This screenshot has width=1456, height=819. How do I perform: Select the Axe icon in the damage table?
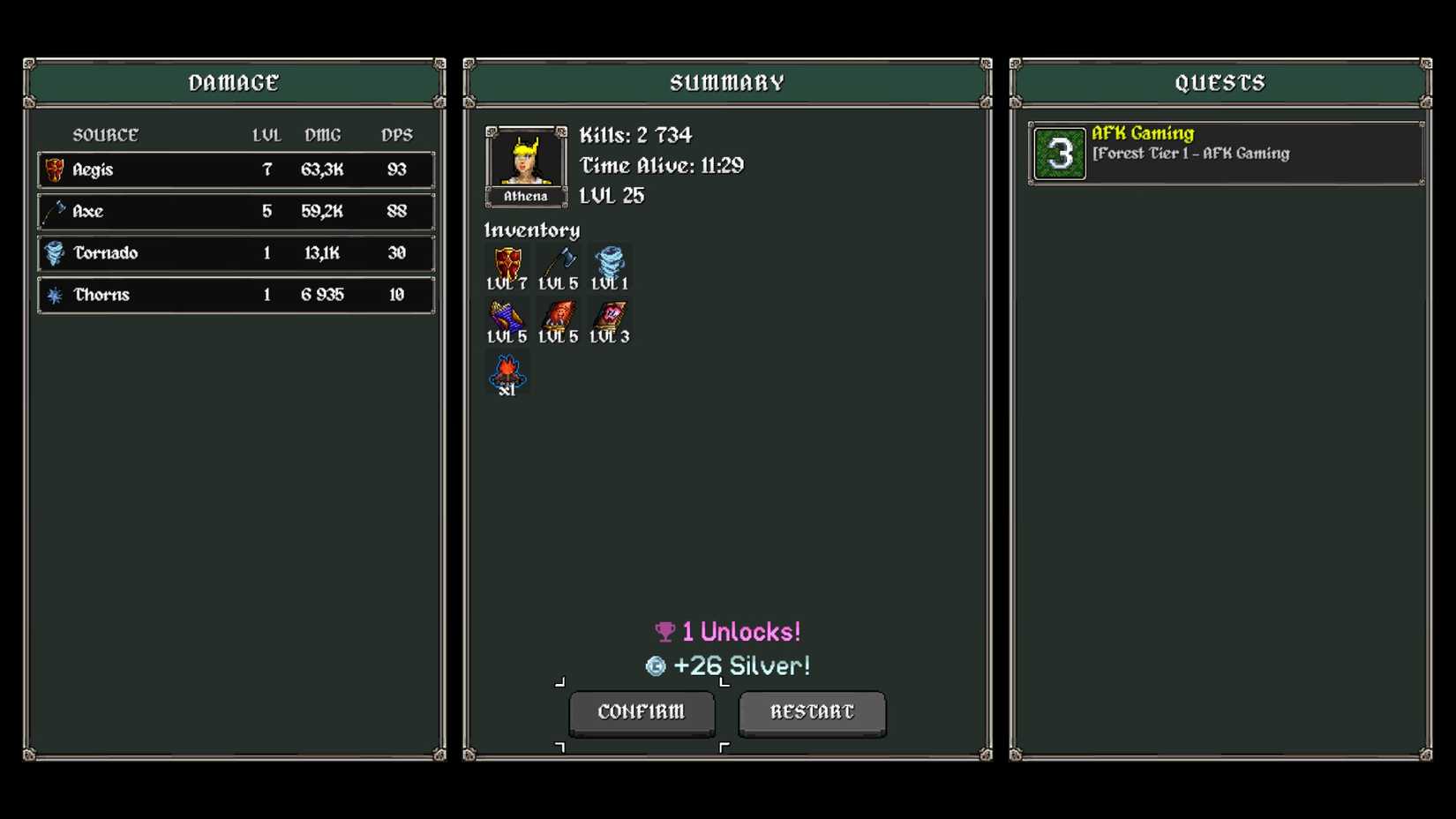[55, 212]
